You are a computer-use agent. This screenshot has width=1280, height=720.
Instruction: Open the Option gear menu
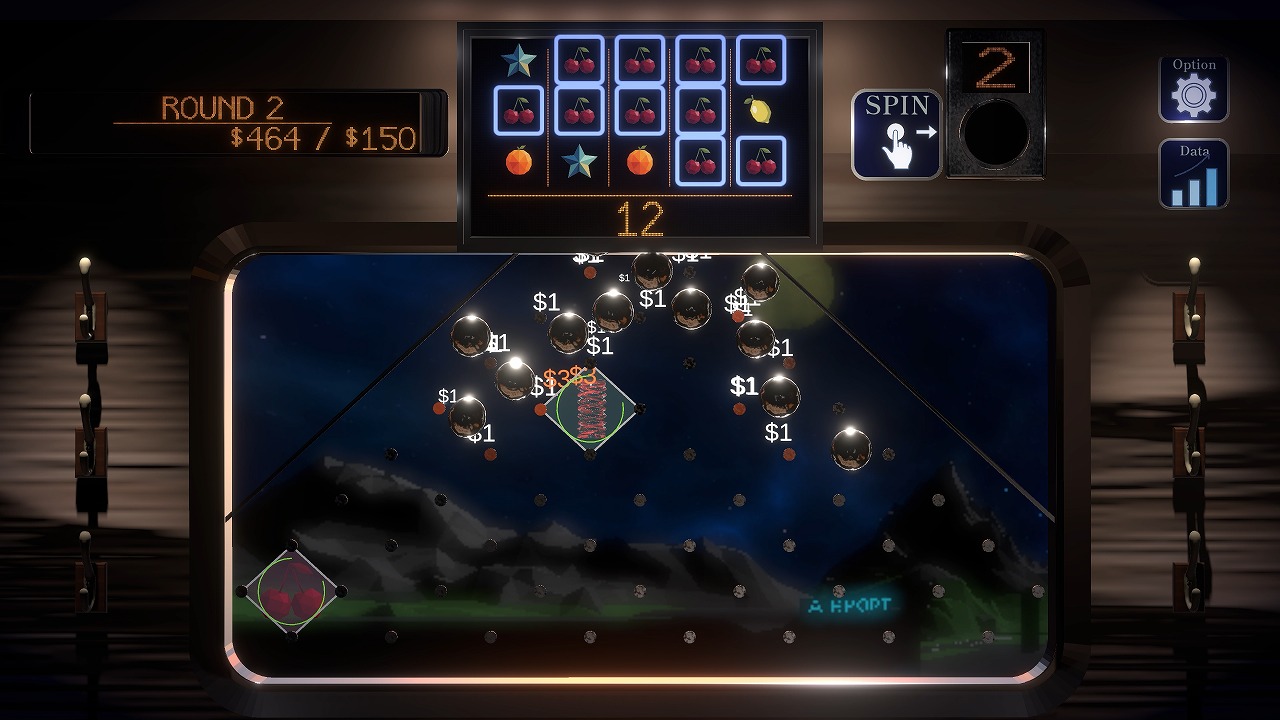click(x=1193, y=89)
